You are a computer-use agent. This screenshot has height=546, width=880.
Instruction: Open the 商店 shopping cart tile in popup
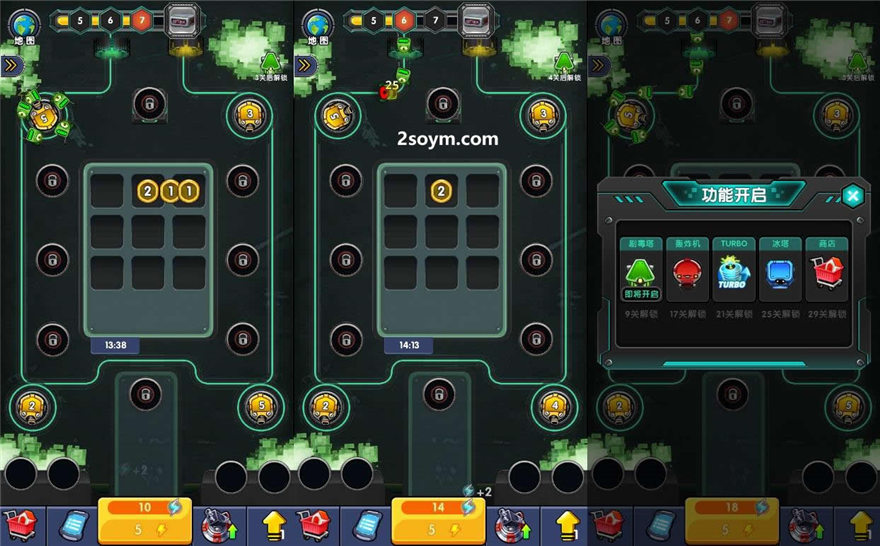[826, 275]
